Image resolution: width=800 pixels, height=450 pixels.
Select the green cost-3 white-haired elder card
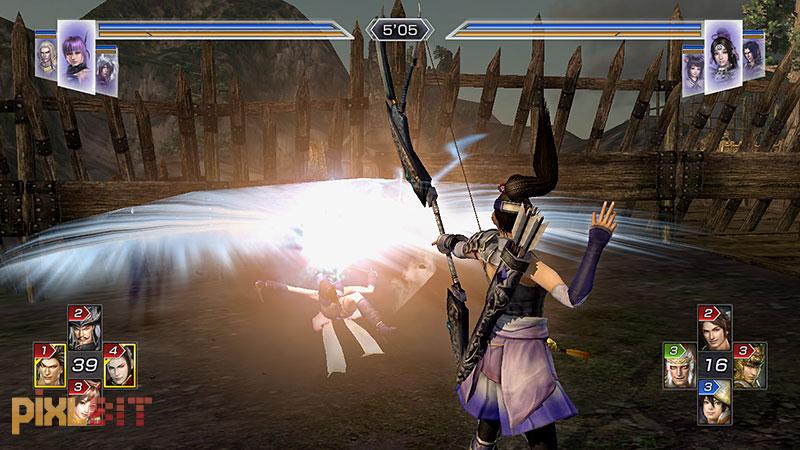(679, 366)
